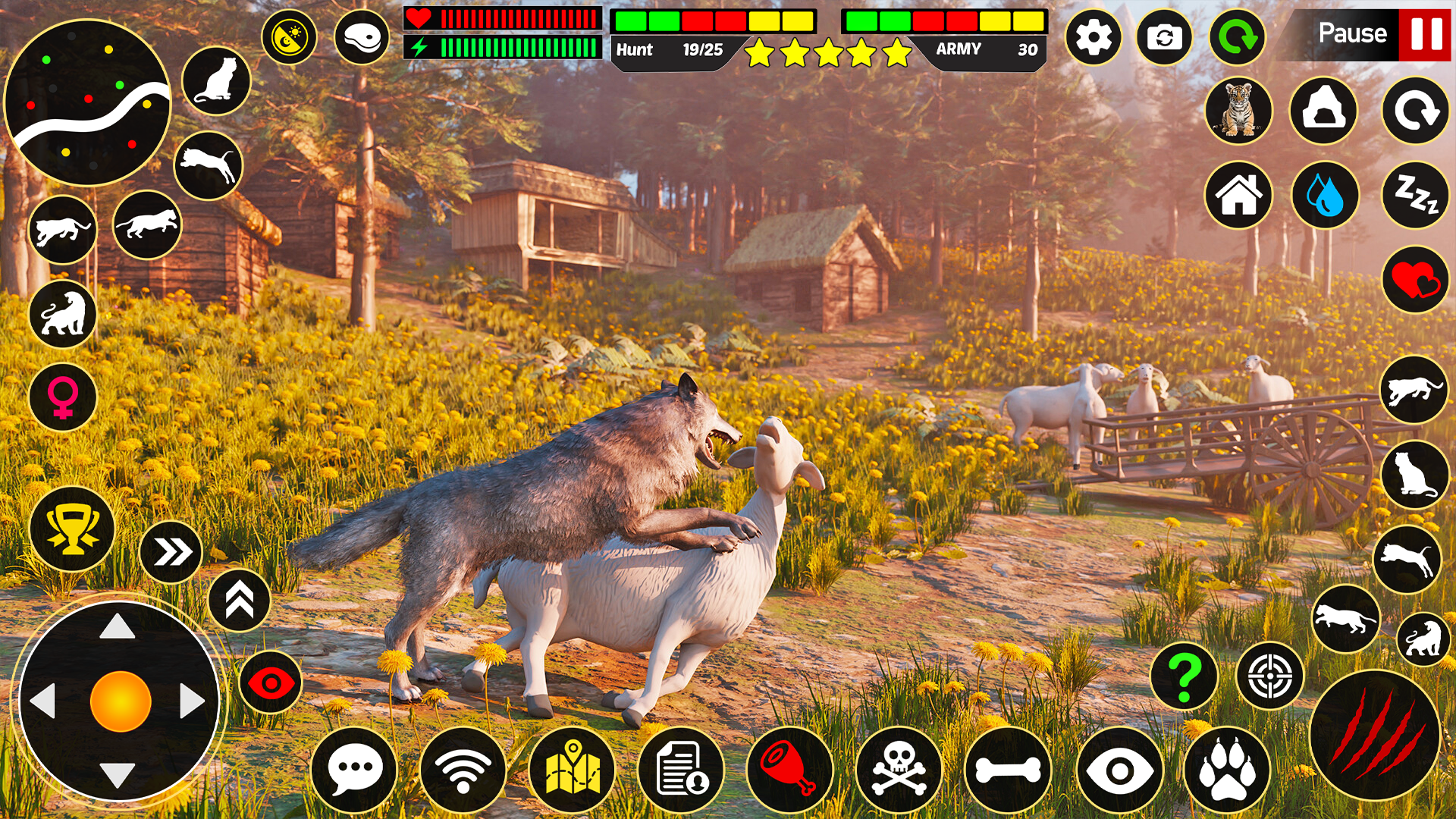Open the tiger cub photo icon

(x=1239, y=111)
